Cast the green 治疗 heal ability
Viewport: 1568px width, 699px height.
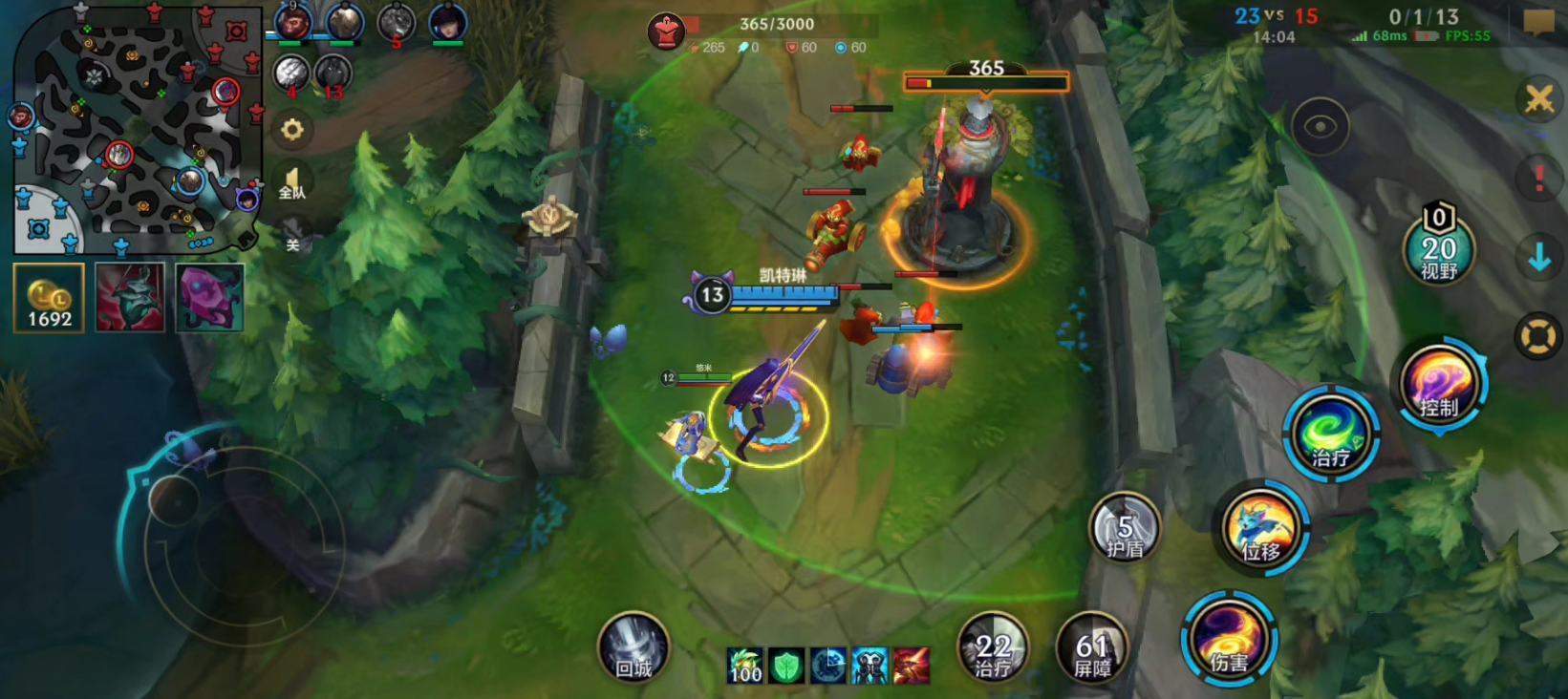pos(1329,434)
